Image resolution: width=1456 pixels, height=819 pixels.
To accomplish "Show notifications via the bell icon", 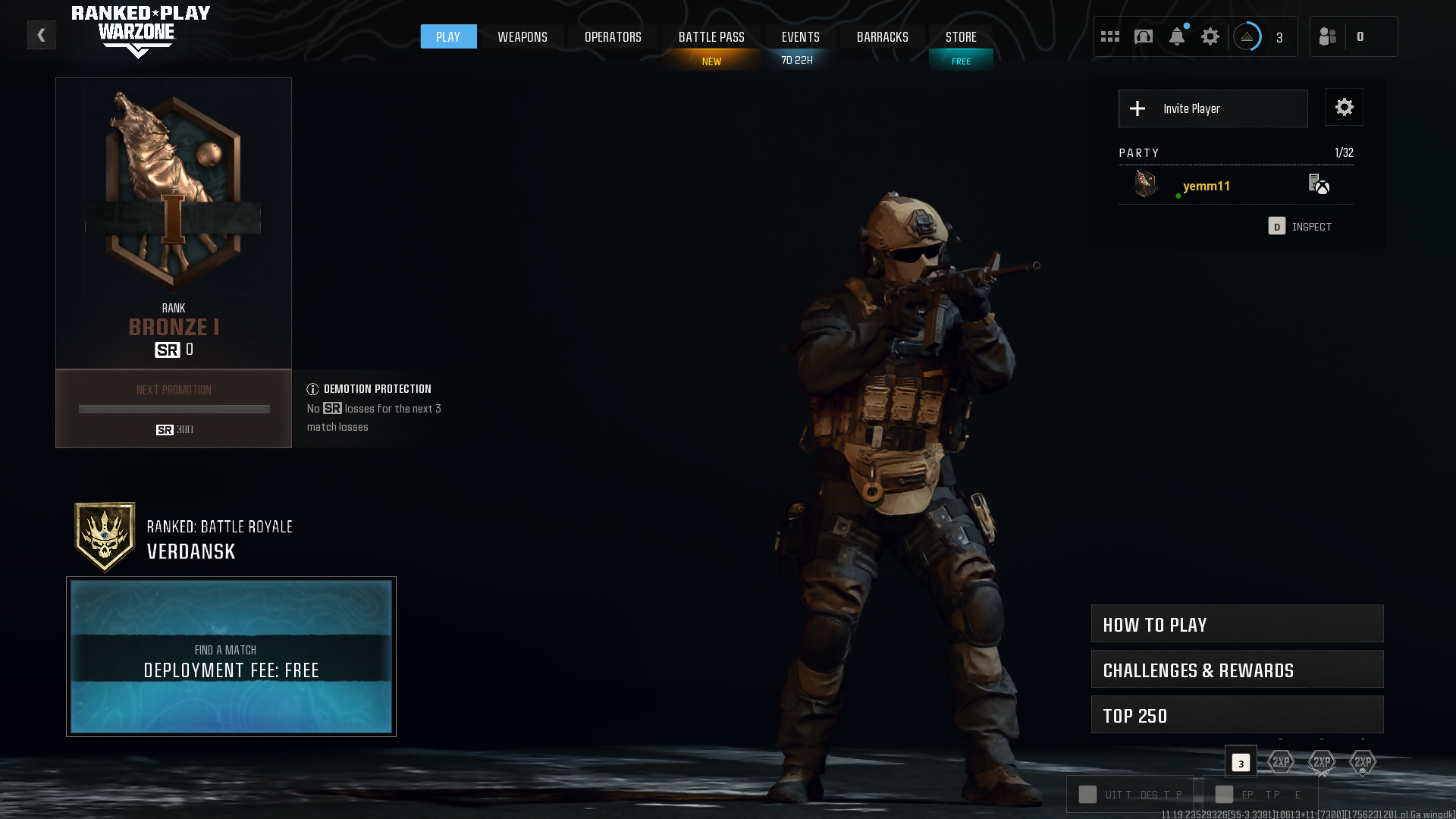I will coord(1177,36).
